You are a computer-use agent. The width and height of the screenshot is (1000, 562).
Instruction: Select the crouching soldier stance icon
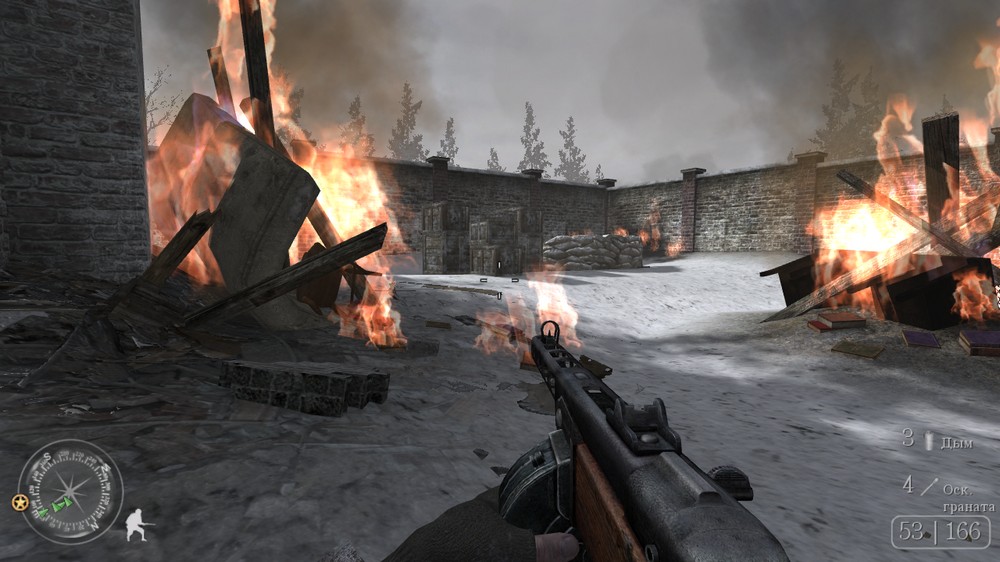pos(138,525)
